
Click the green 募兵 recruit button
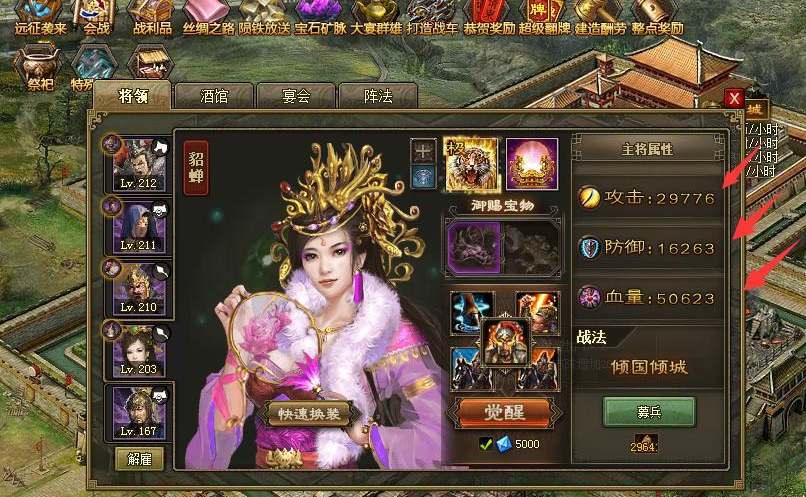pos(649,412)
